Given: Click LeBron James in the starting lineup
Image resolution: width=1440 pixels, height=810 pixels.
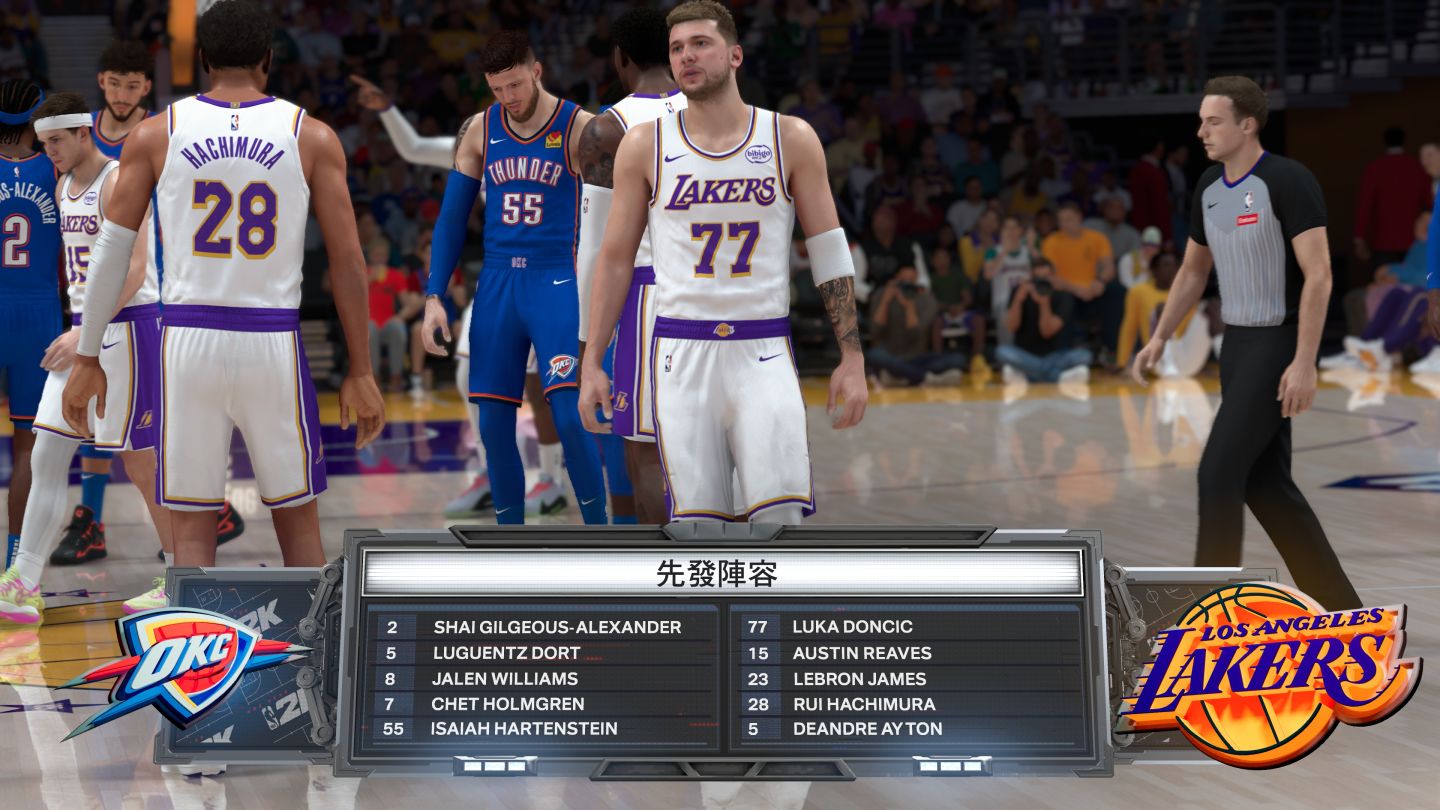Looking at the screenshot, I should coord(859,678).
